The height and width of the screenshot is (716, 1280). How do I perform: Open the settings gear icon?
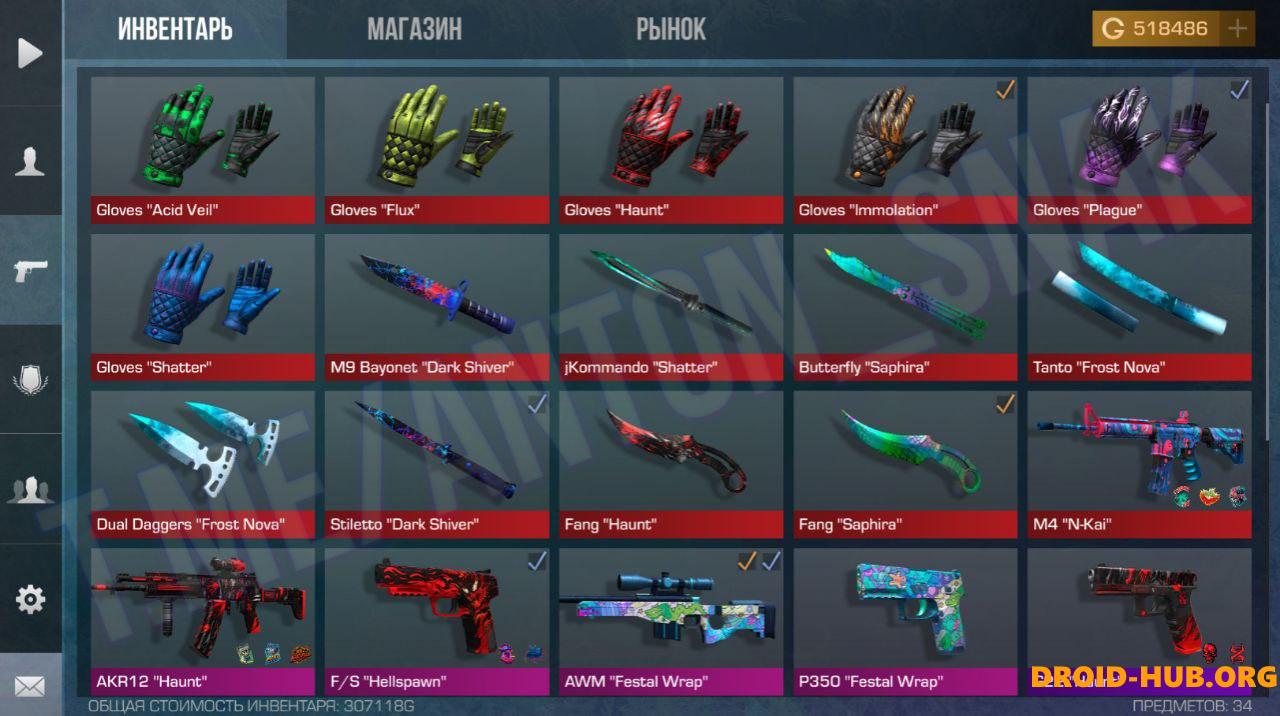click(30, 598)
